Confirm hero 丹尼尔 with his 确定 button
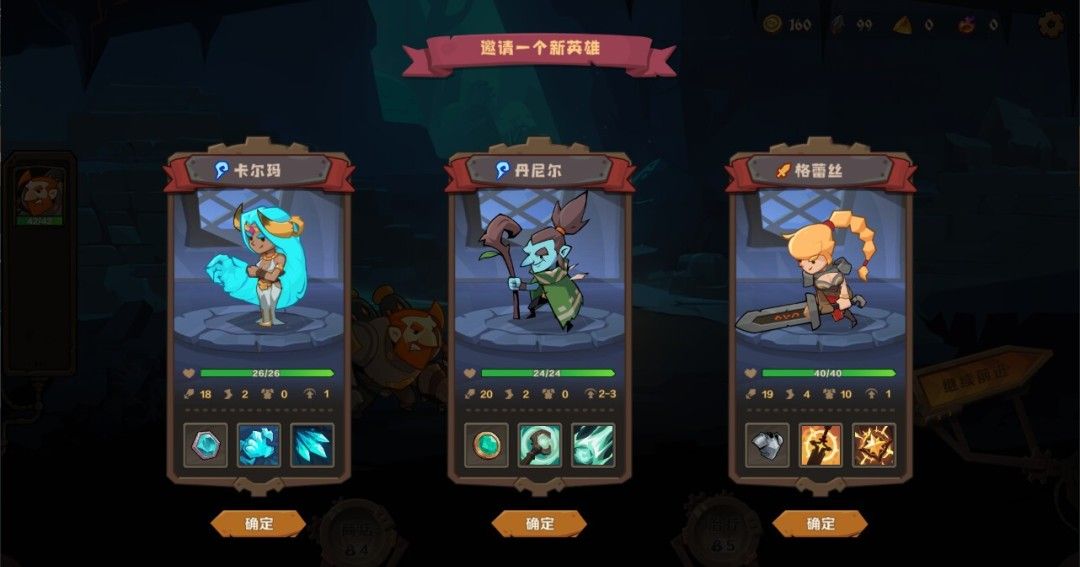Screen dimensions: 1080x567 (539, 523)
